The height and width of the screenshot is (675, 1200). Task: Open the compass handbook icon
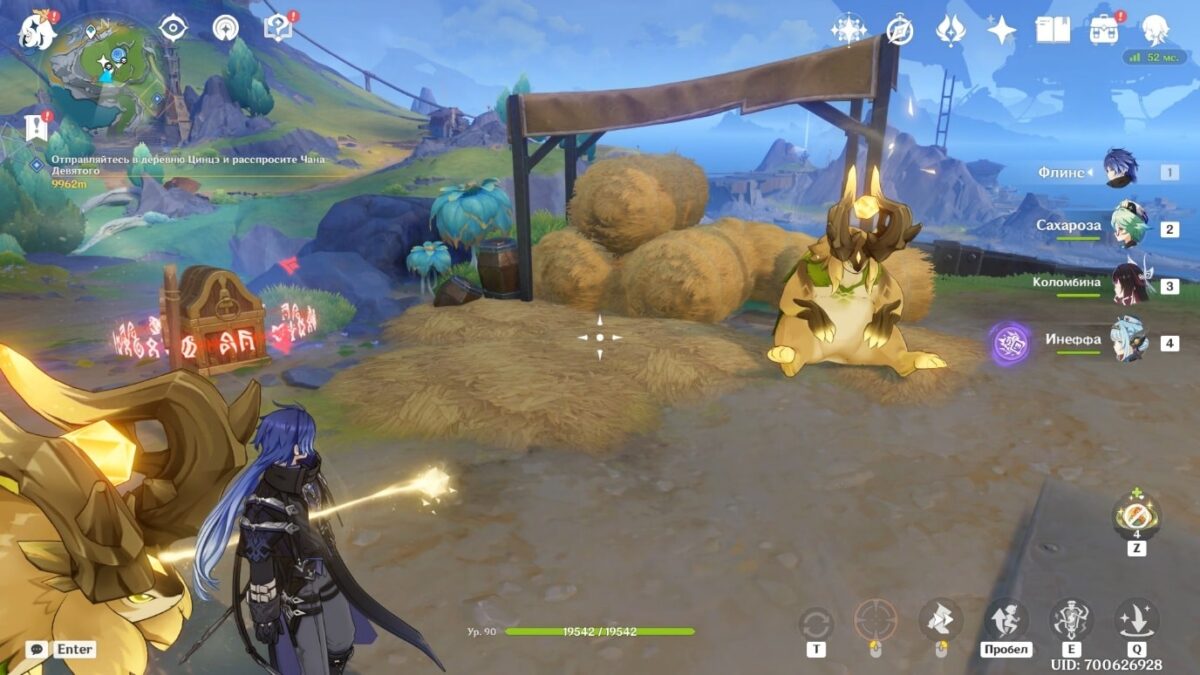coord(900,29)
